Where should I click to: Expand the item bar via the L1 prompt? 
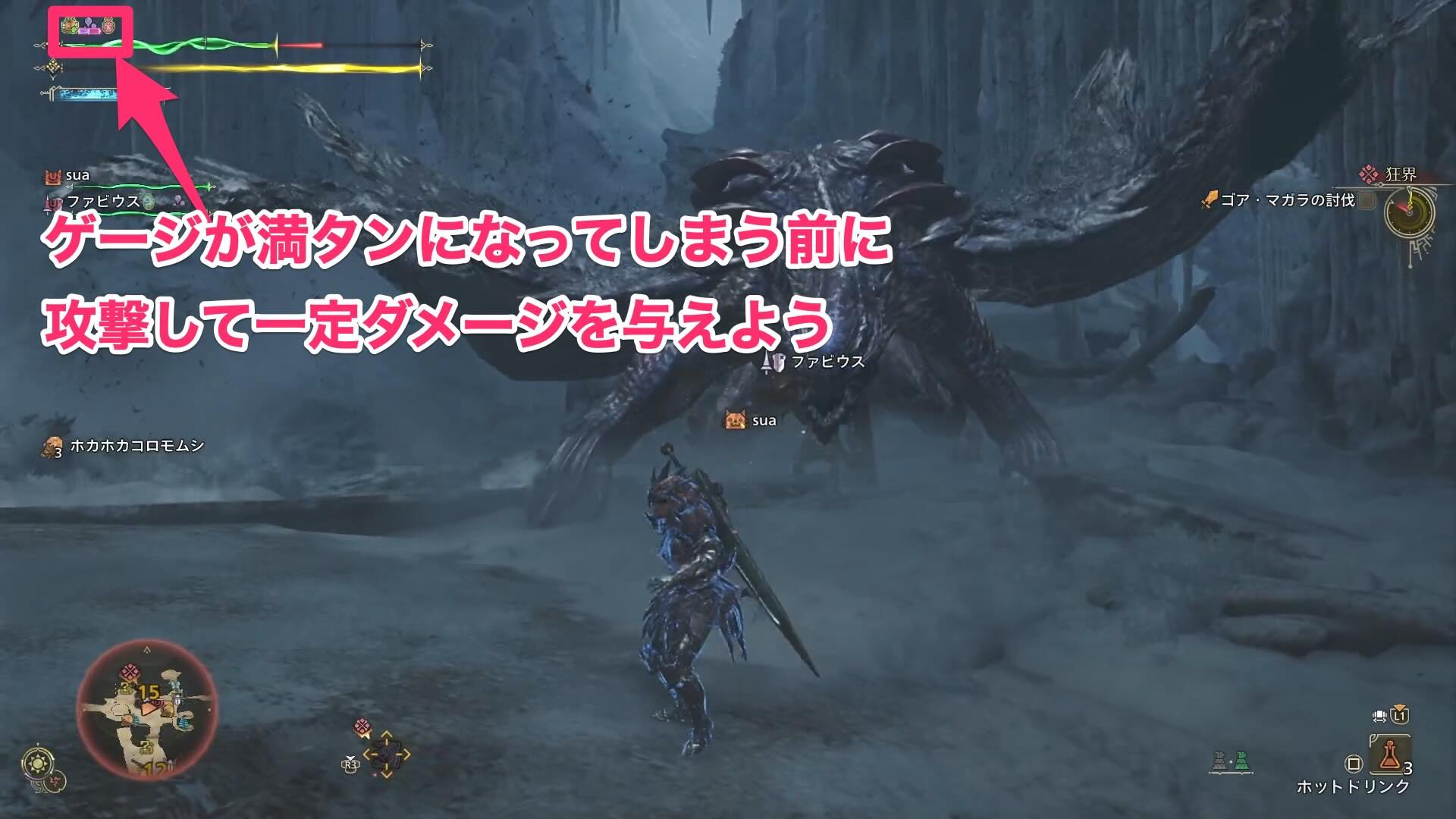coord(1399,716)
